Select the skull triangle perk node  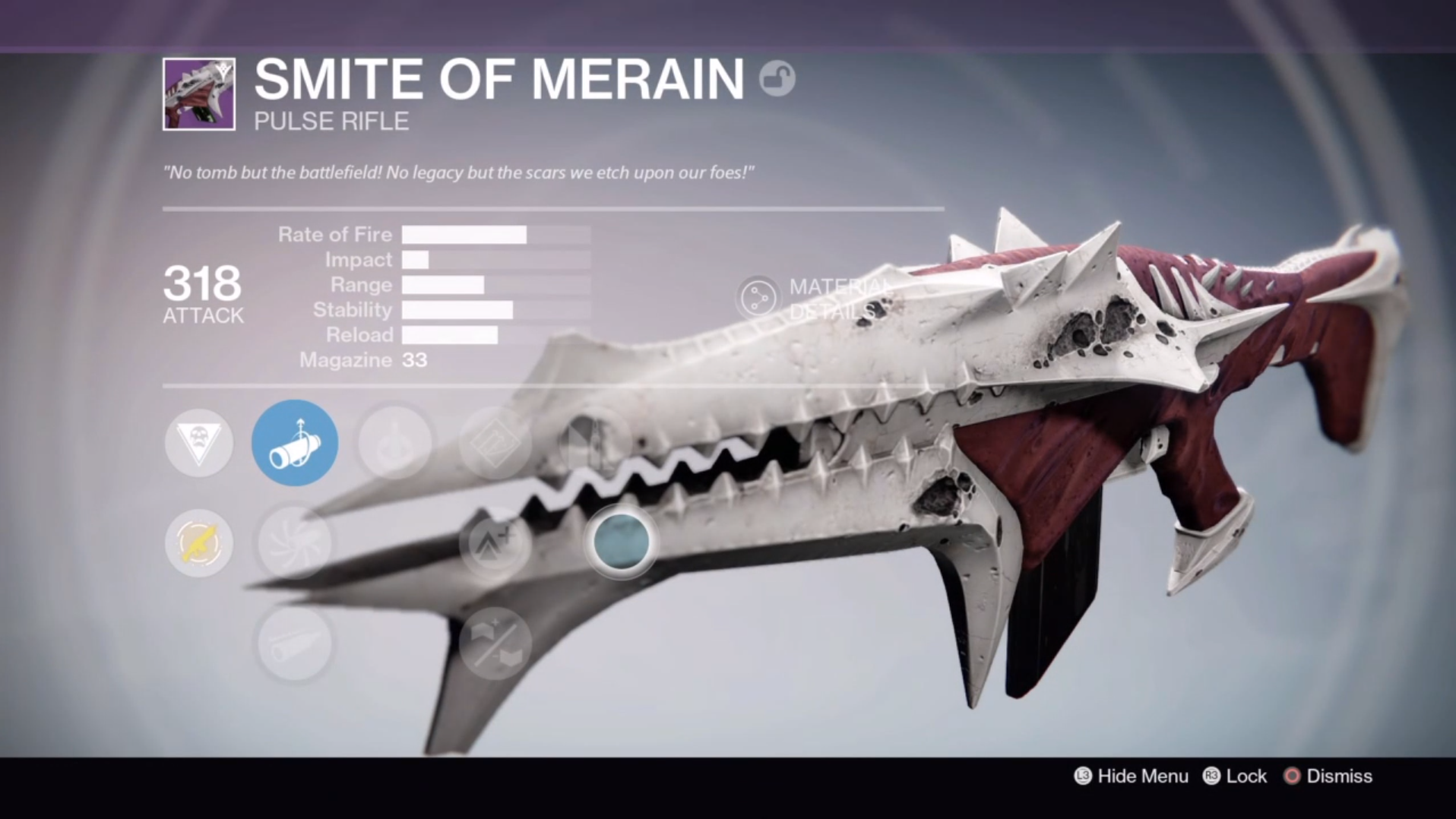(199, 443)
